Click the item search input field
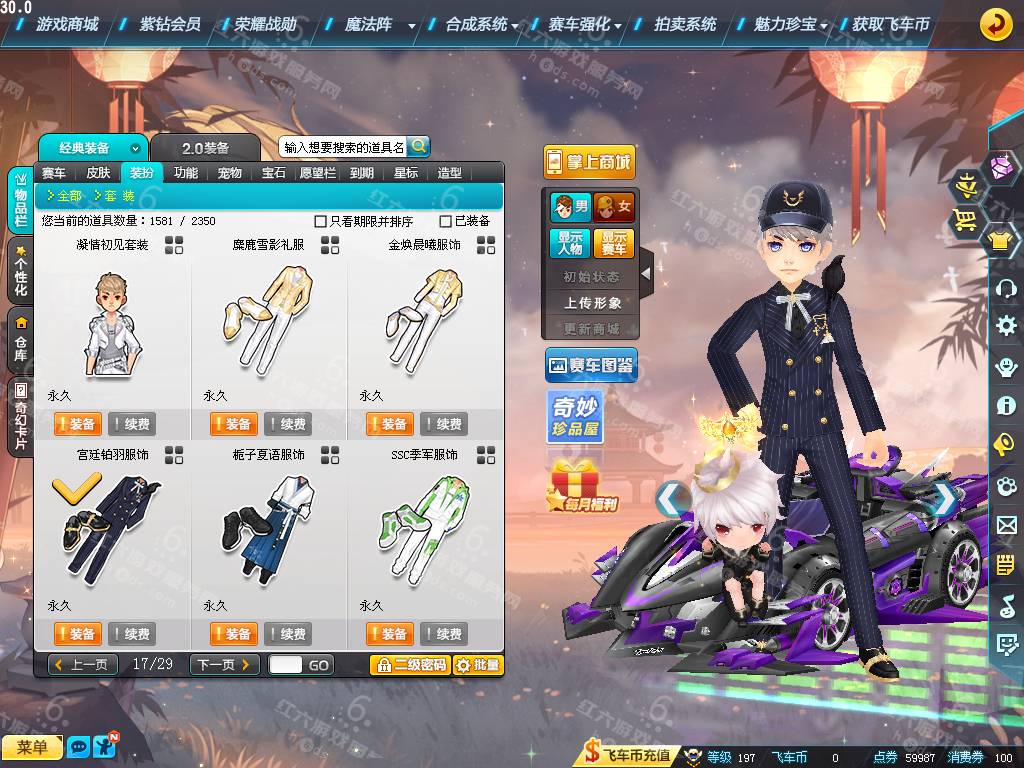The width and height of the screenshot is (1024, 768). 343,147
